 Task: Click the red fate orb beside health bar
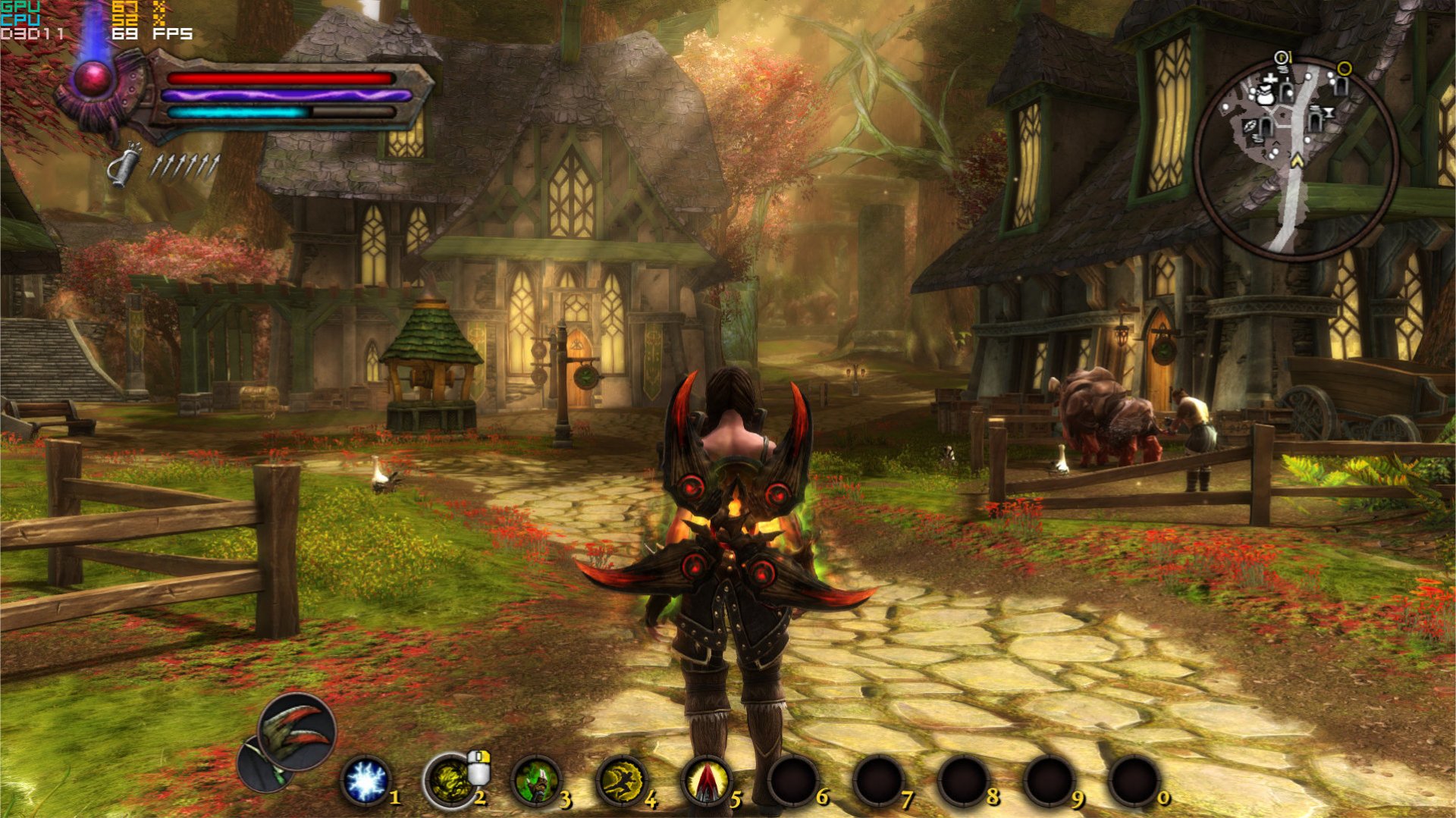coord(93,80)
